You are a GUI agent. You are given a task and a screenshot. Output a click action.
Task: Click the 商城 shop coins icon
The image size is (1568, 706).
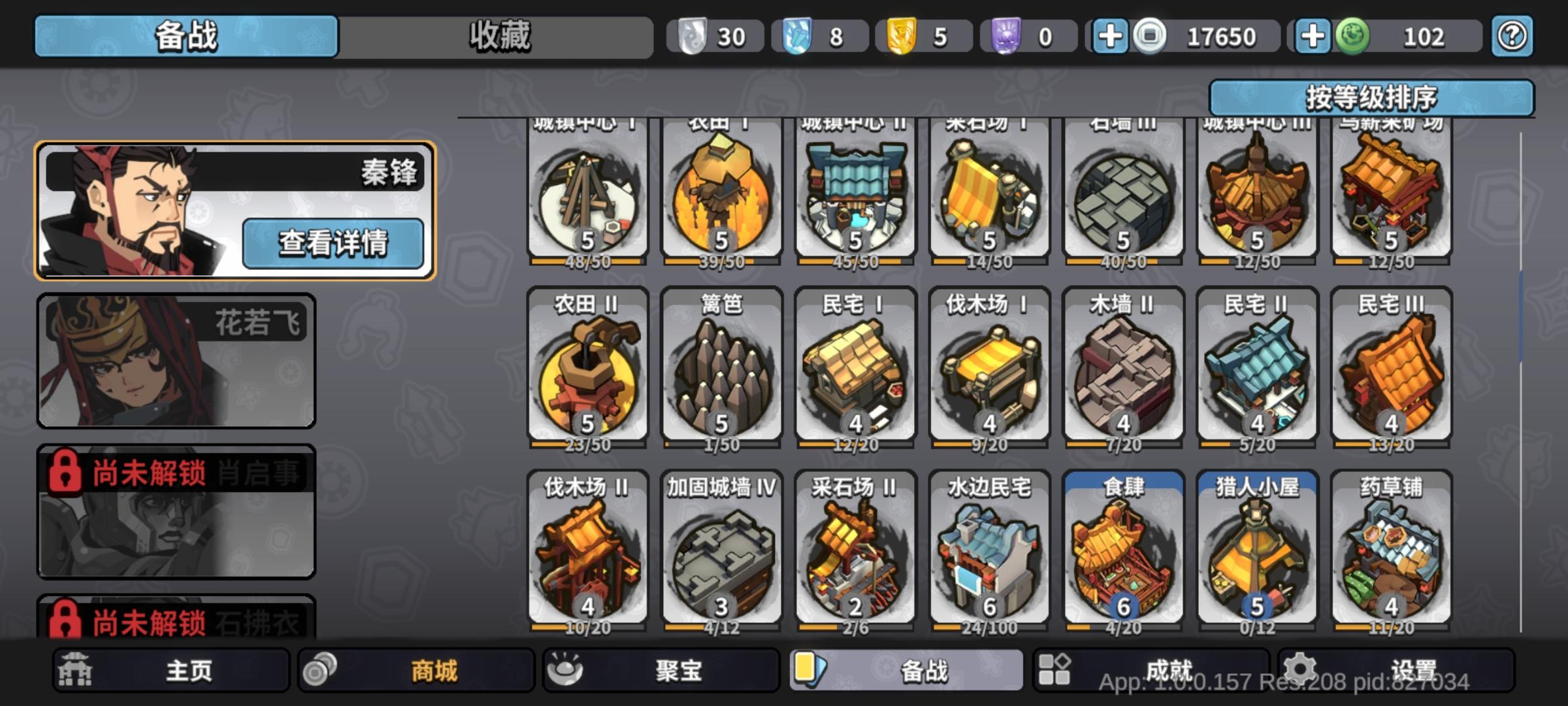pyautogui.click(x=321, y=671)
